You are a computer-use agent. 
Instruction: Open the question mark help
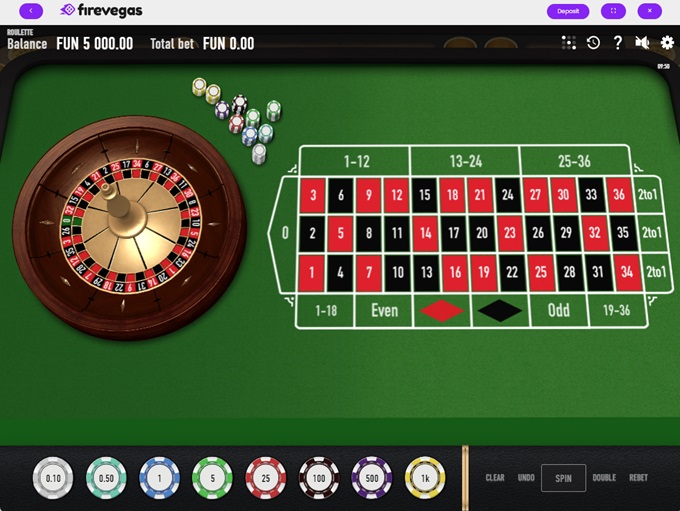pyautogui.click(x=618, y=43)
